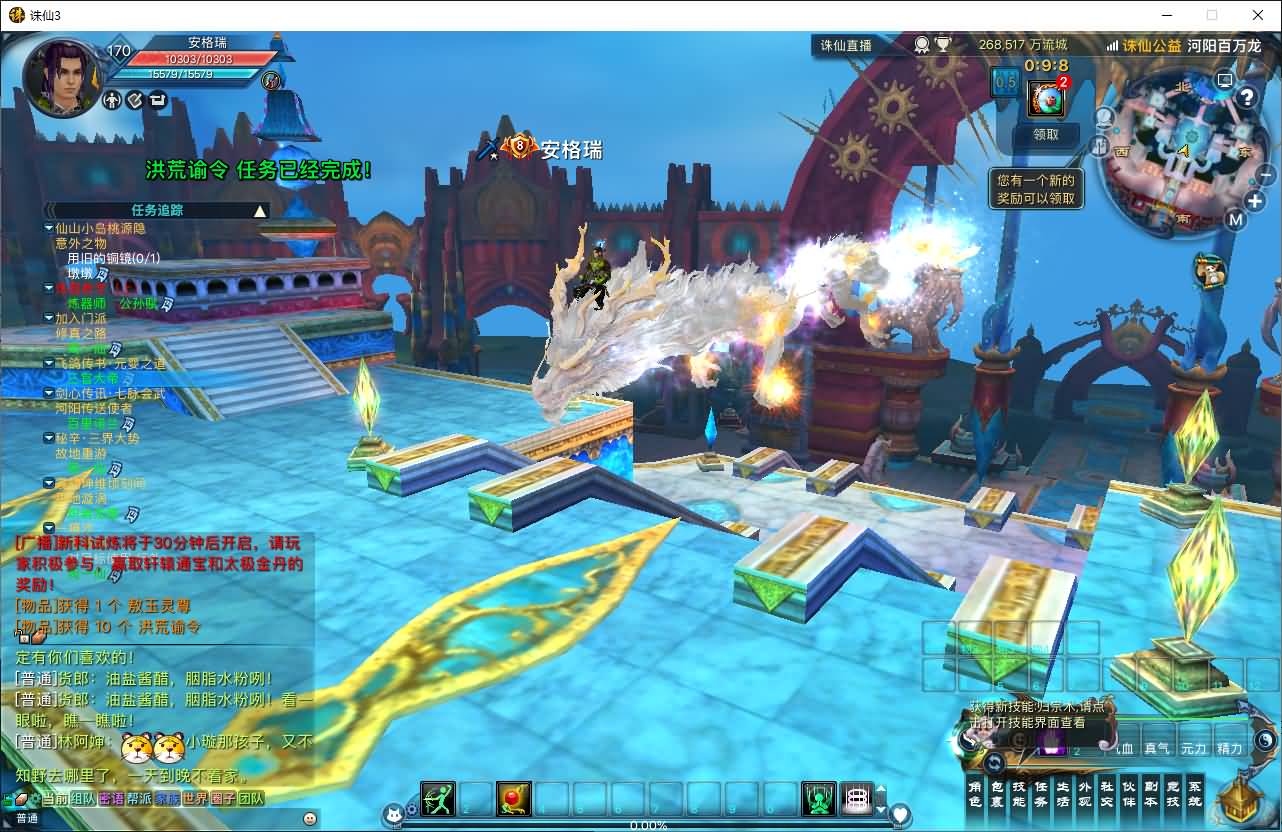Open the 角色 character menu

(x=975, y=794)
